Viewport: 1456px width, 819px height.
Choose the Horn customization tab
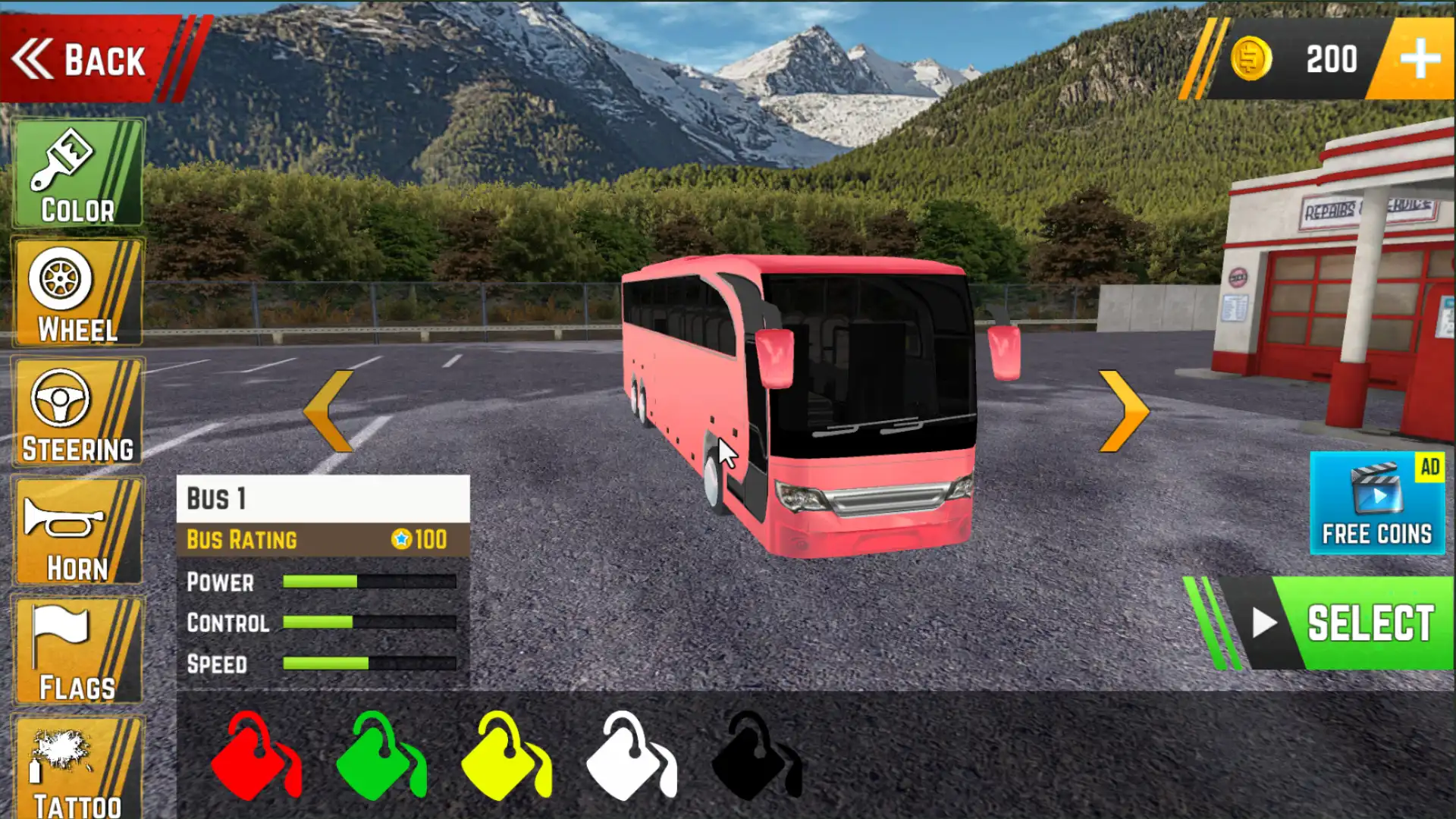(x=77, y=531)
